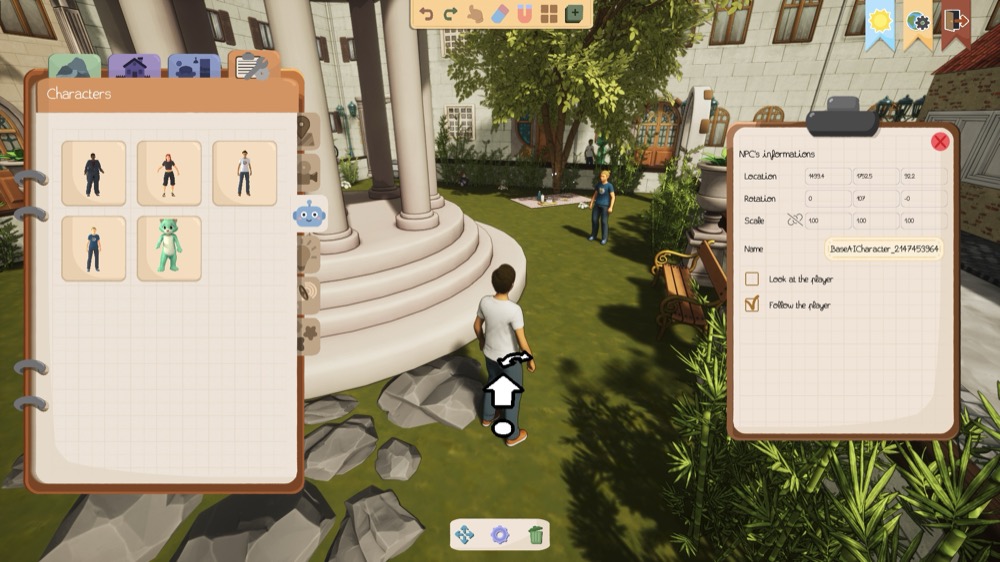Toggle the magnet snapping tool
The height and width of the screenshot is (562, 1000).
(524, 14)
